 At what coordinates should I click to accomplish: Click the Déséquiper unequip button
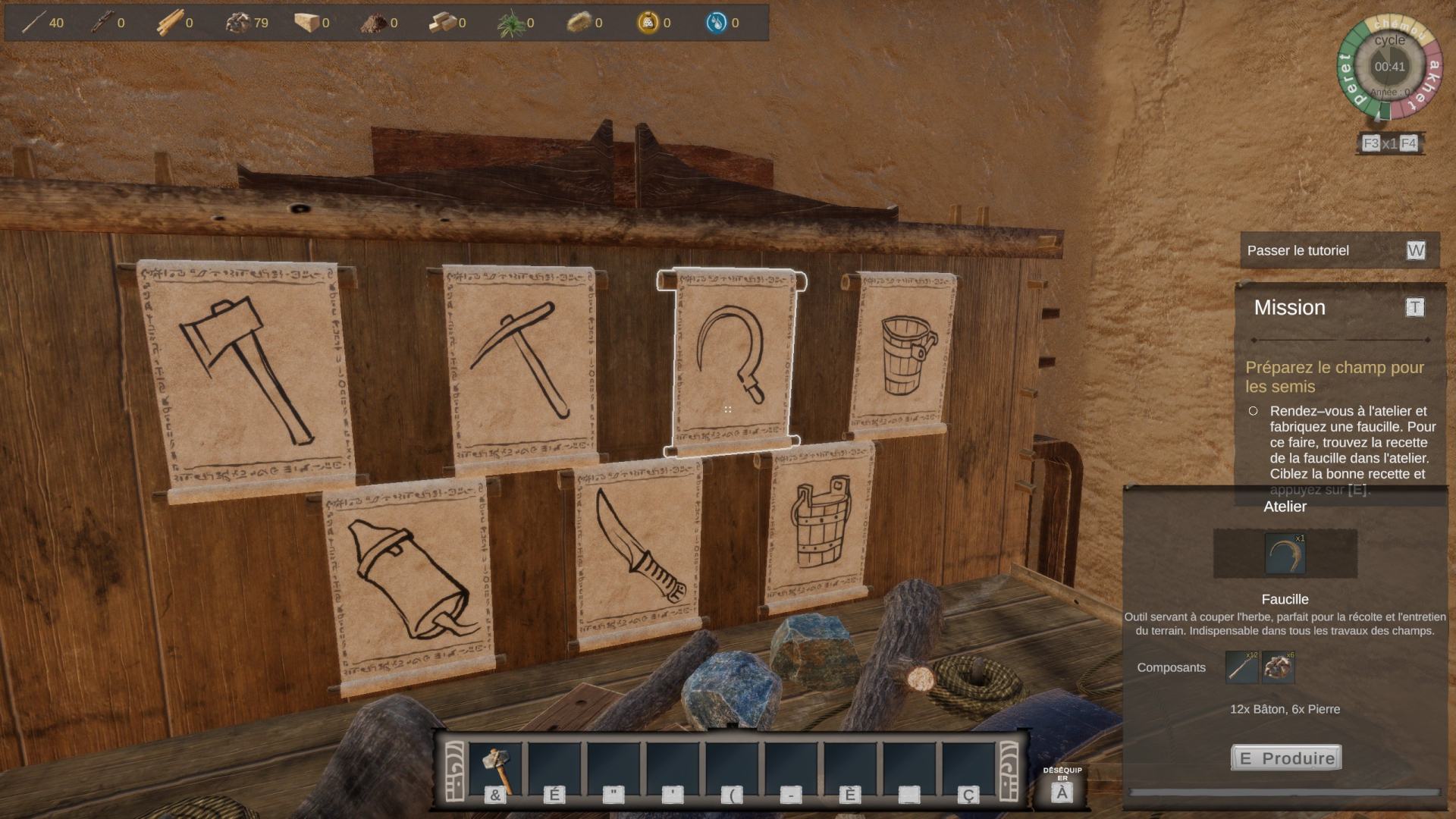[x=1062, y=786]
